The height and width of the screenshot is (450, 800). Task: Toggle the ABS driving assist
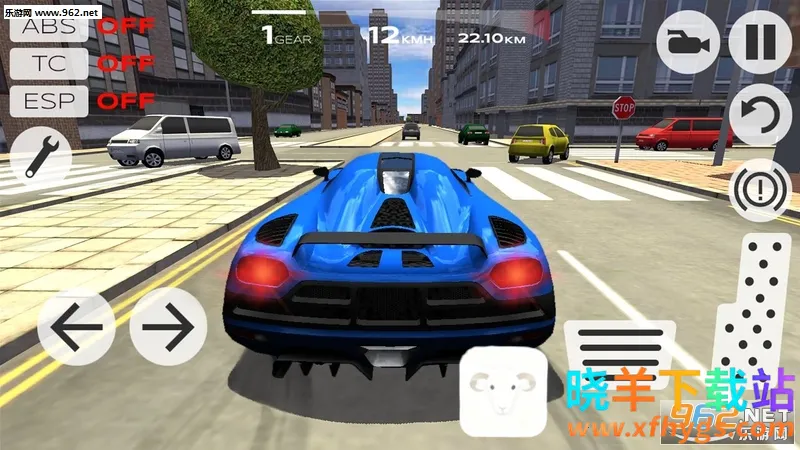coord(48,25)
